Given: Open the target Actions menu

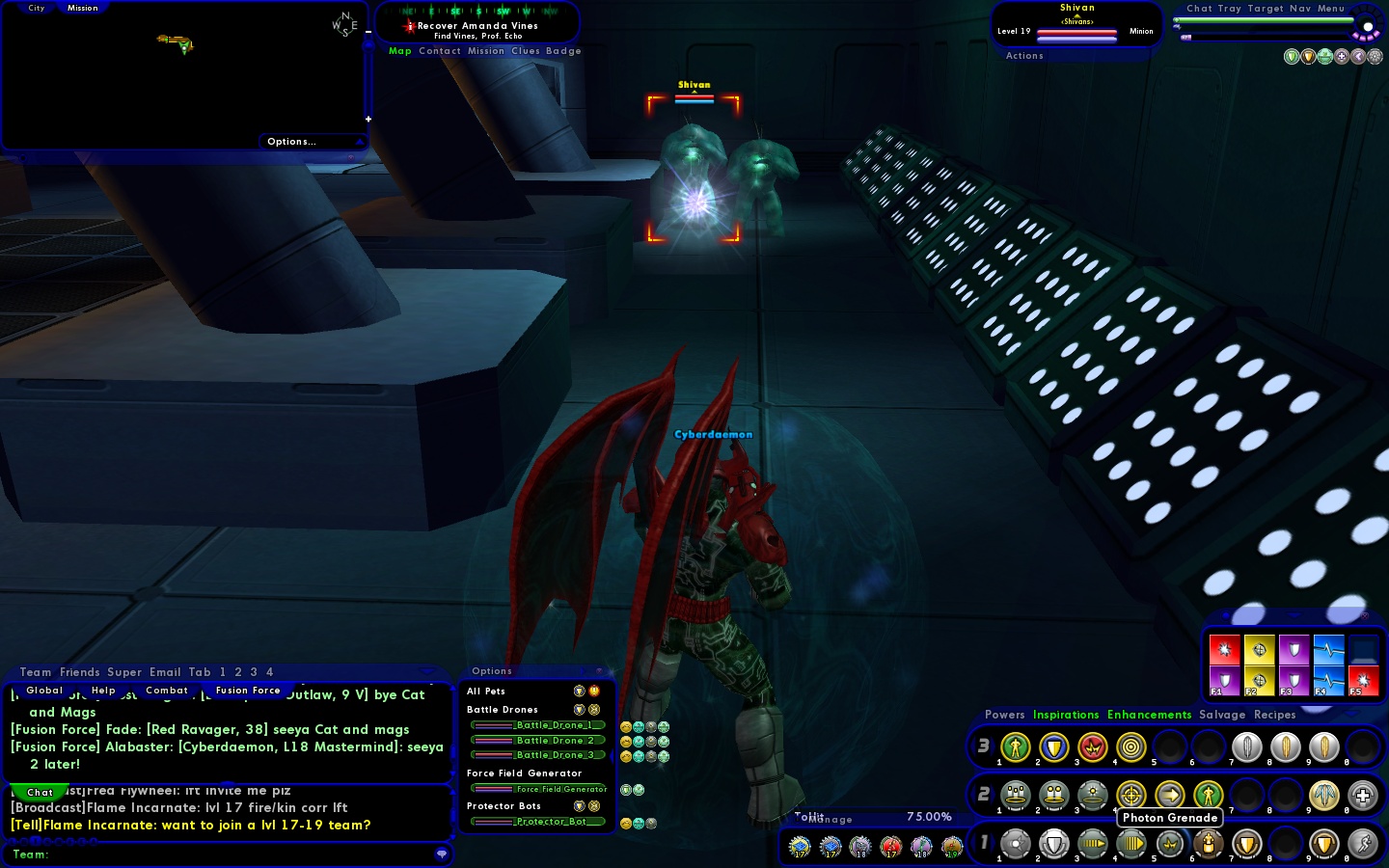Looking at the screenshot, I should (1024, 56).
